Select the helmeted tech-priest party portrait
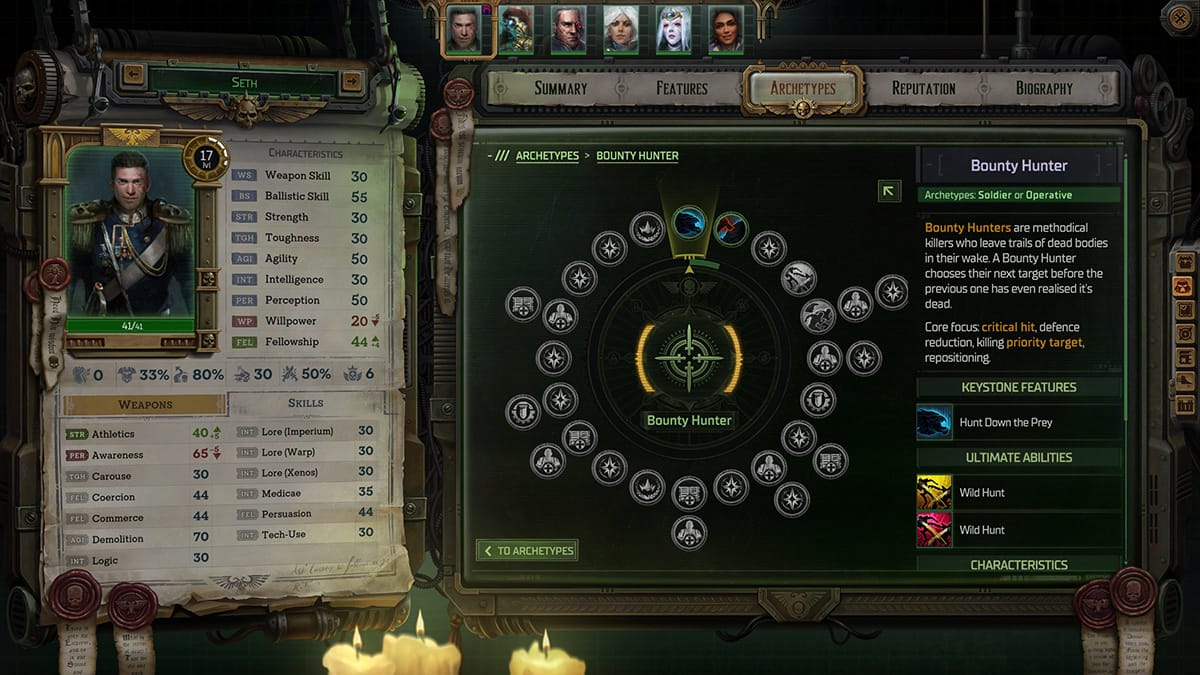 click(x=516, y=30)
